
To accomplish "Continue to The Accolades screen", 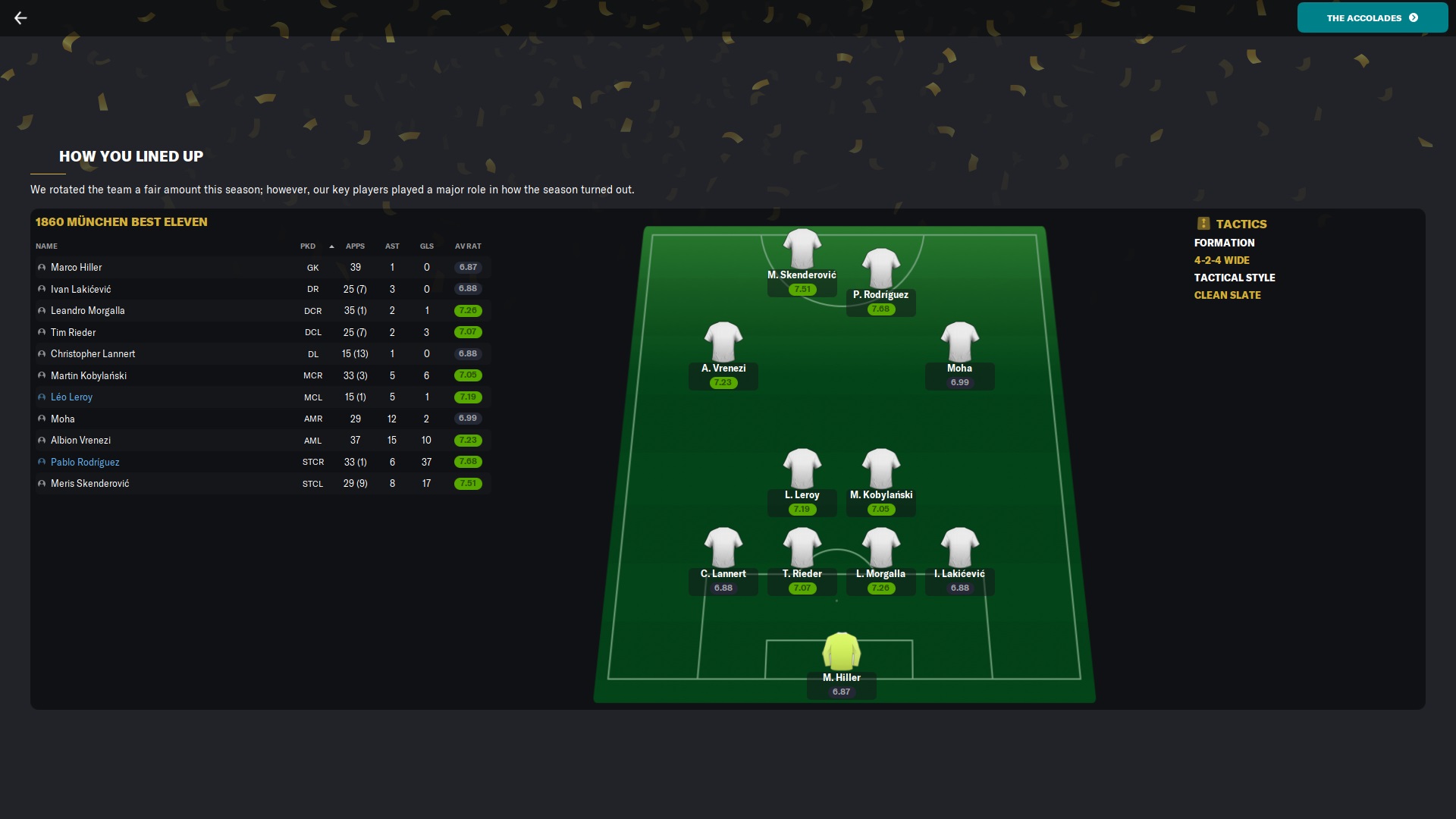I will (1372, 17).
